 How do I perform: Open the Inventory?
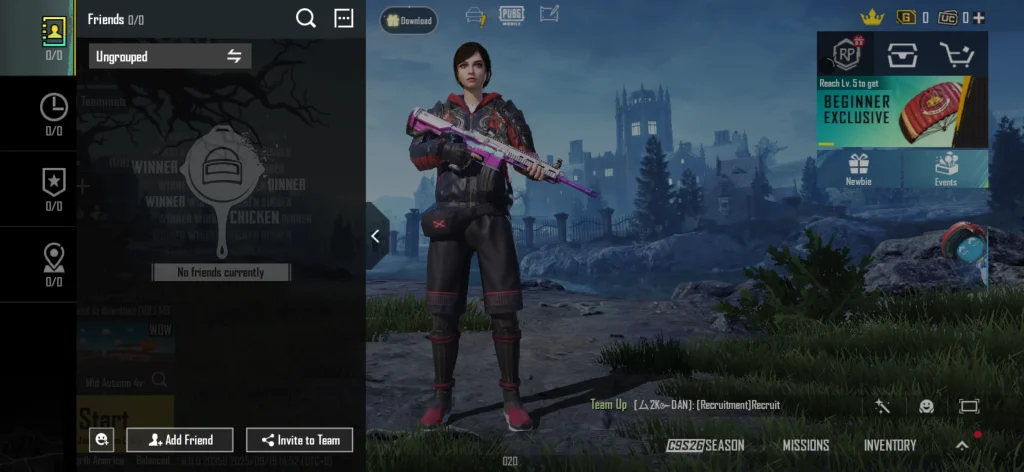pyautogui.click(x=890, y=445)
